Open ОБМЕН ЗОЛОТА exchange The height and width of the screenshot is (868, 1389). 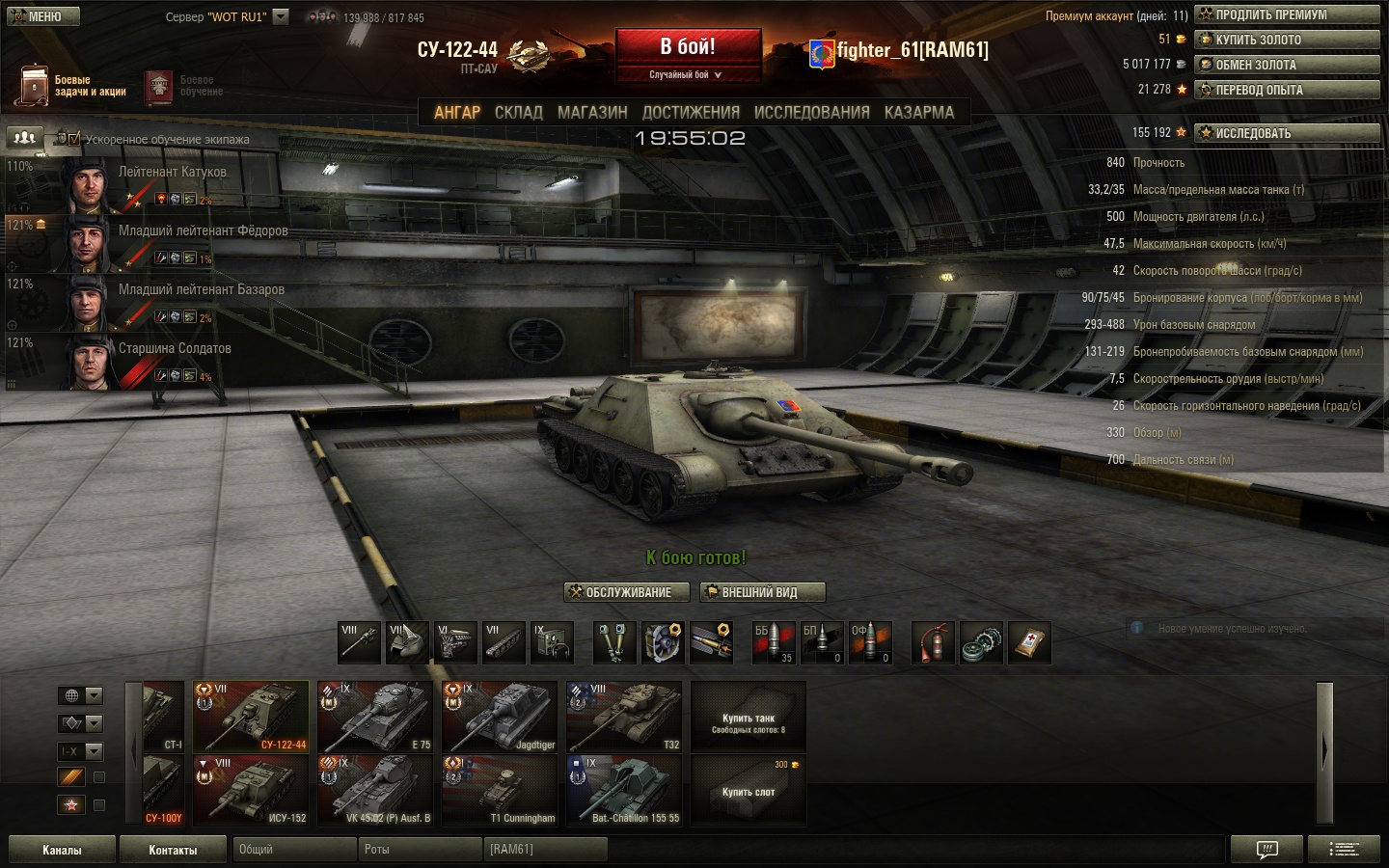[x=1287, y=65]
